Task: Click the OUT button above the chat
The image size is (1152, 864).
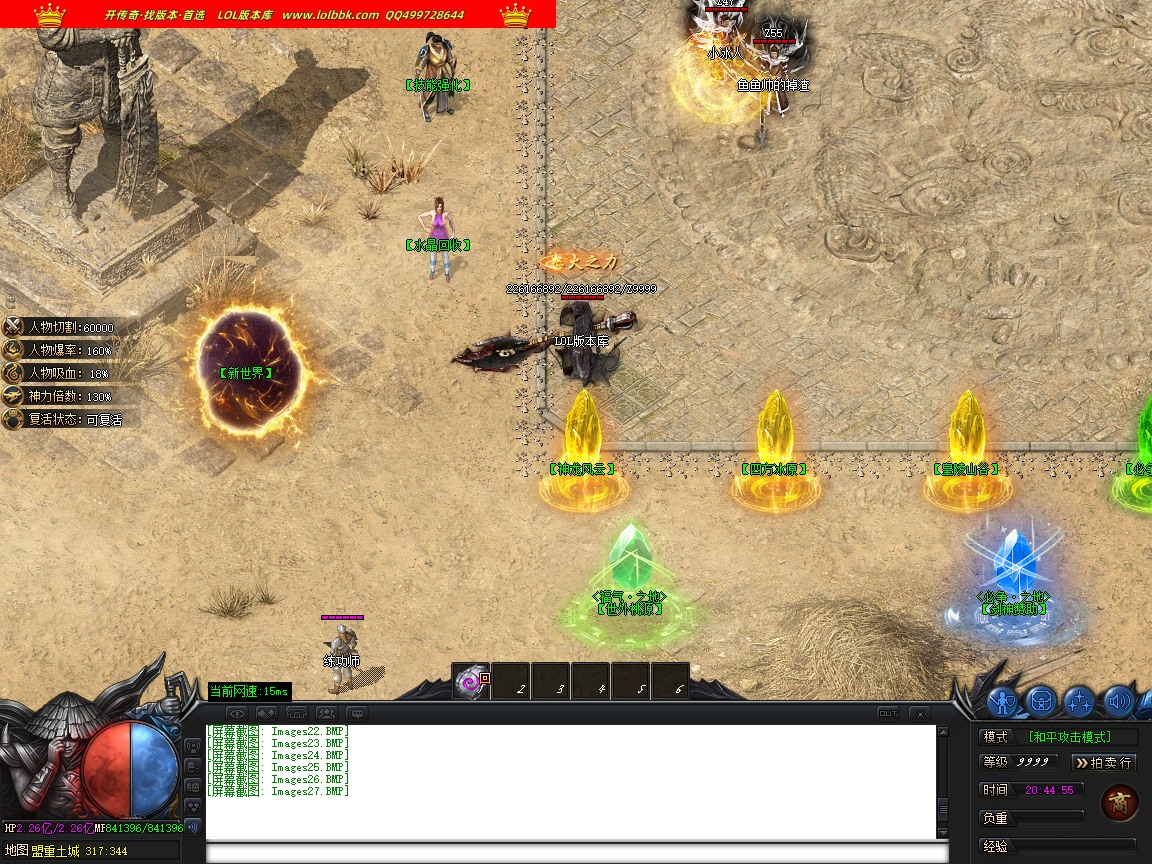Action: click(x=887, y=713)
